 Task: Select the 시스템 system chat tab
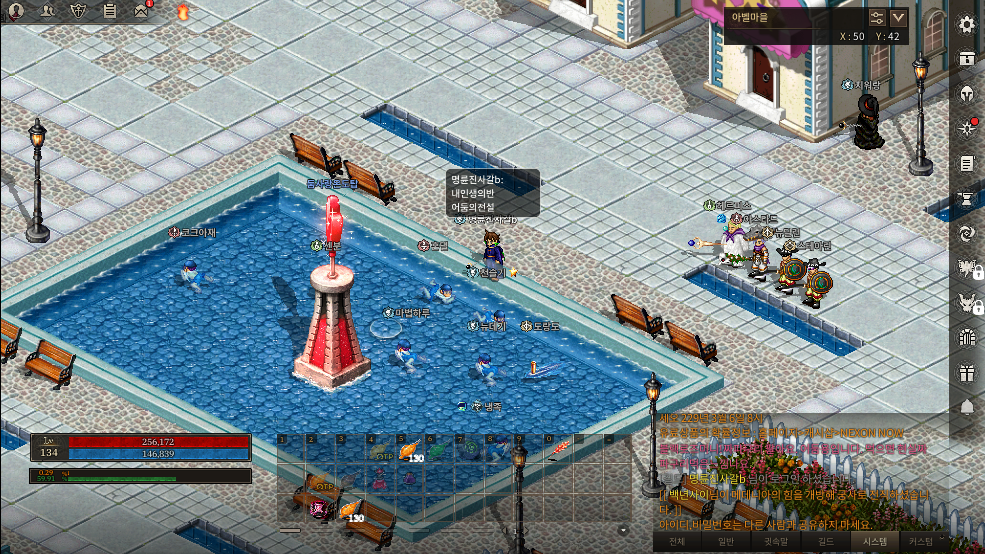click(x=875, y=541)
